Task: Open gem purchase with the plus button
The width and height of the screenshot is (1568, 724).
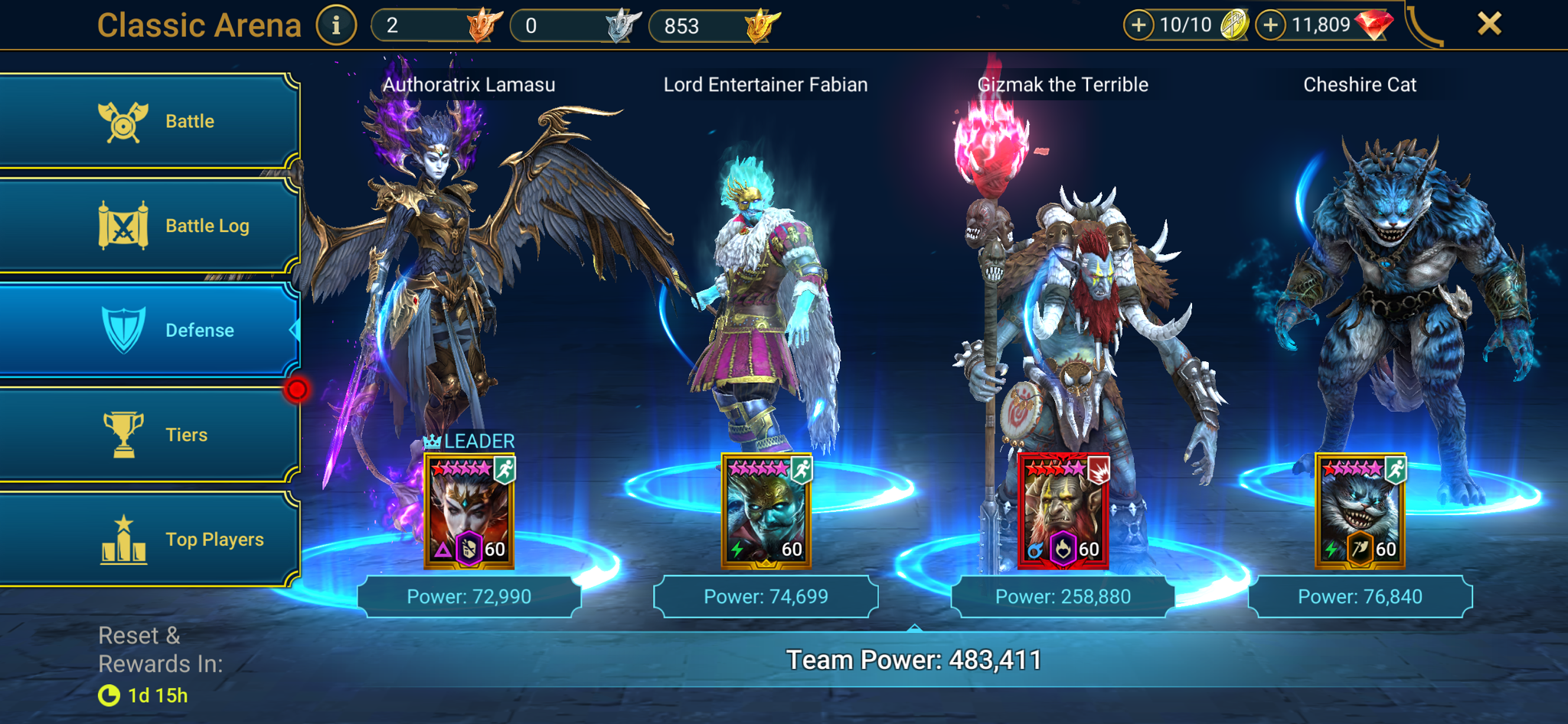Action: click(x=1270, y=24)
